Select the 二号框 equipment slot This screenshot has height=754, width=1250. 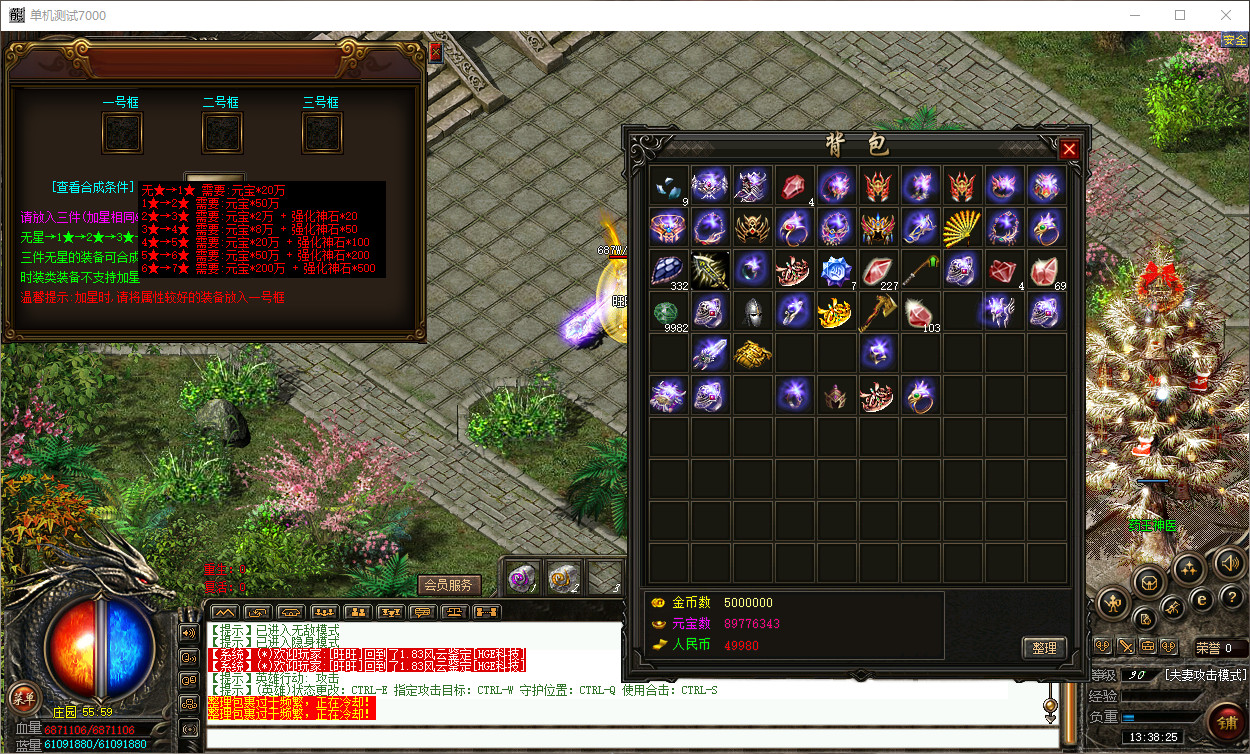(x=222, y=133)
